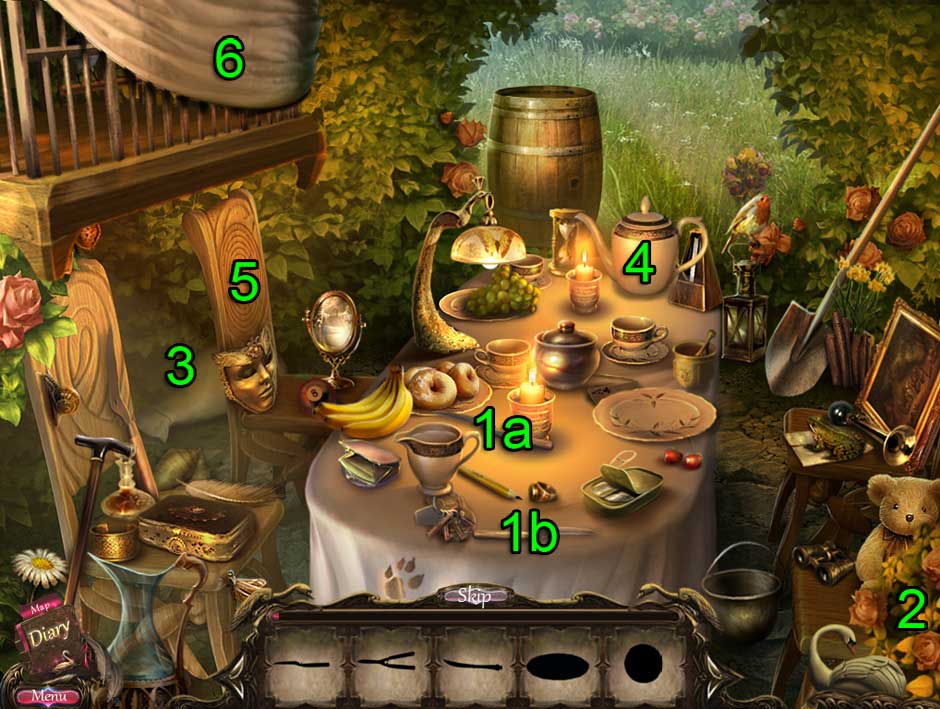Viewport: 940px width, 709px height.
Task: Open the Map tab above the Diary
Action: click(40, 606)
